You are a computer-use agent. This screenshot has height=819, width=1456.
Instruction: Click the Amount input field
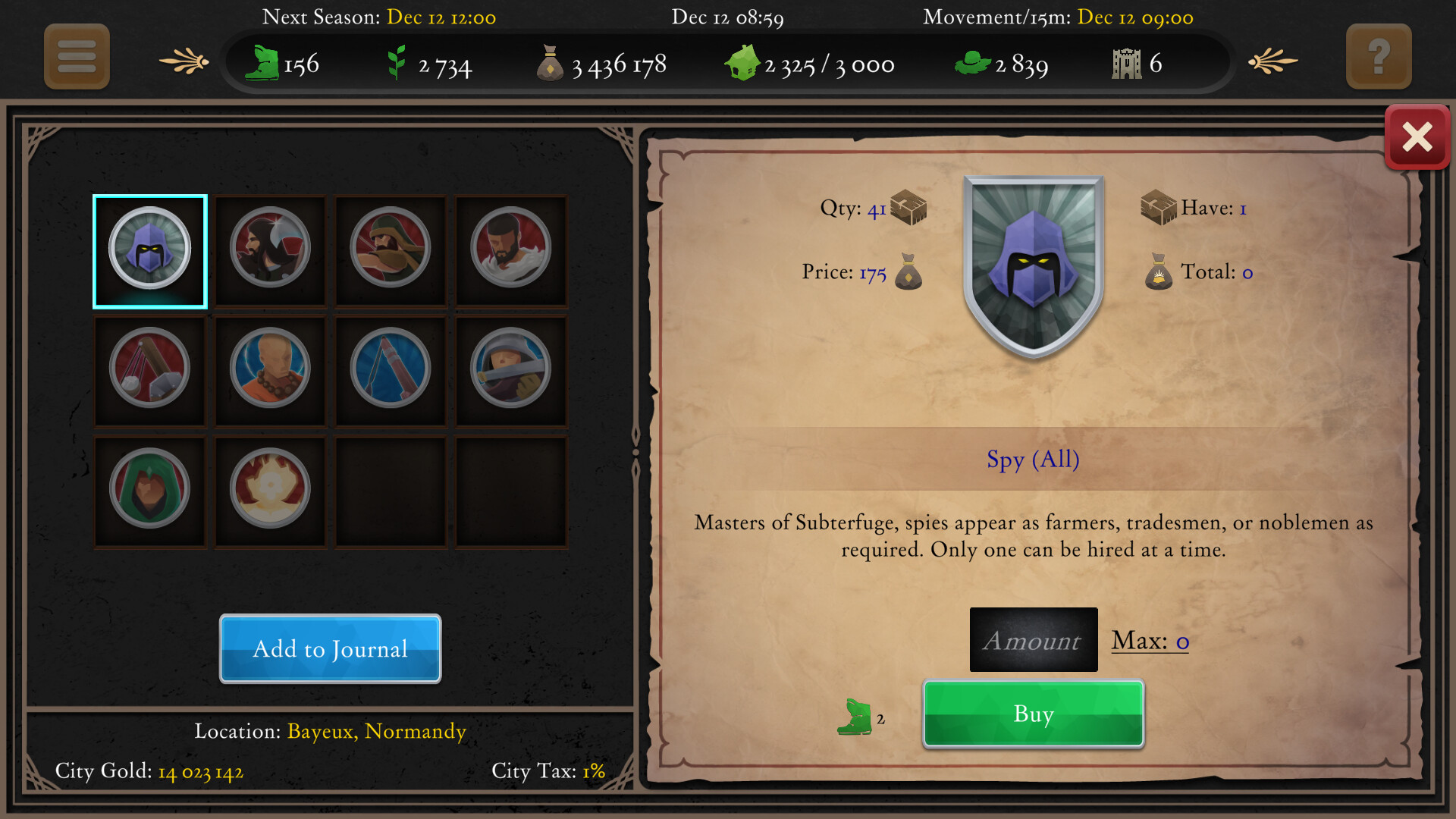(1033, 639)
